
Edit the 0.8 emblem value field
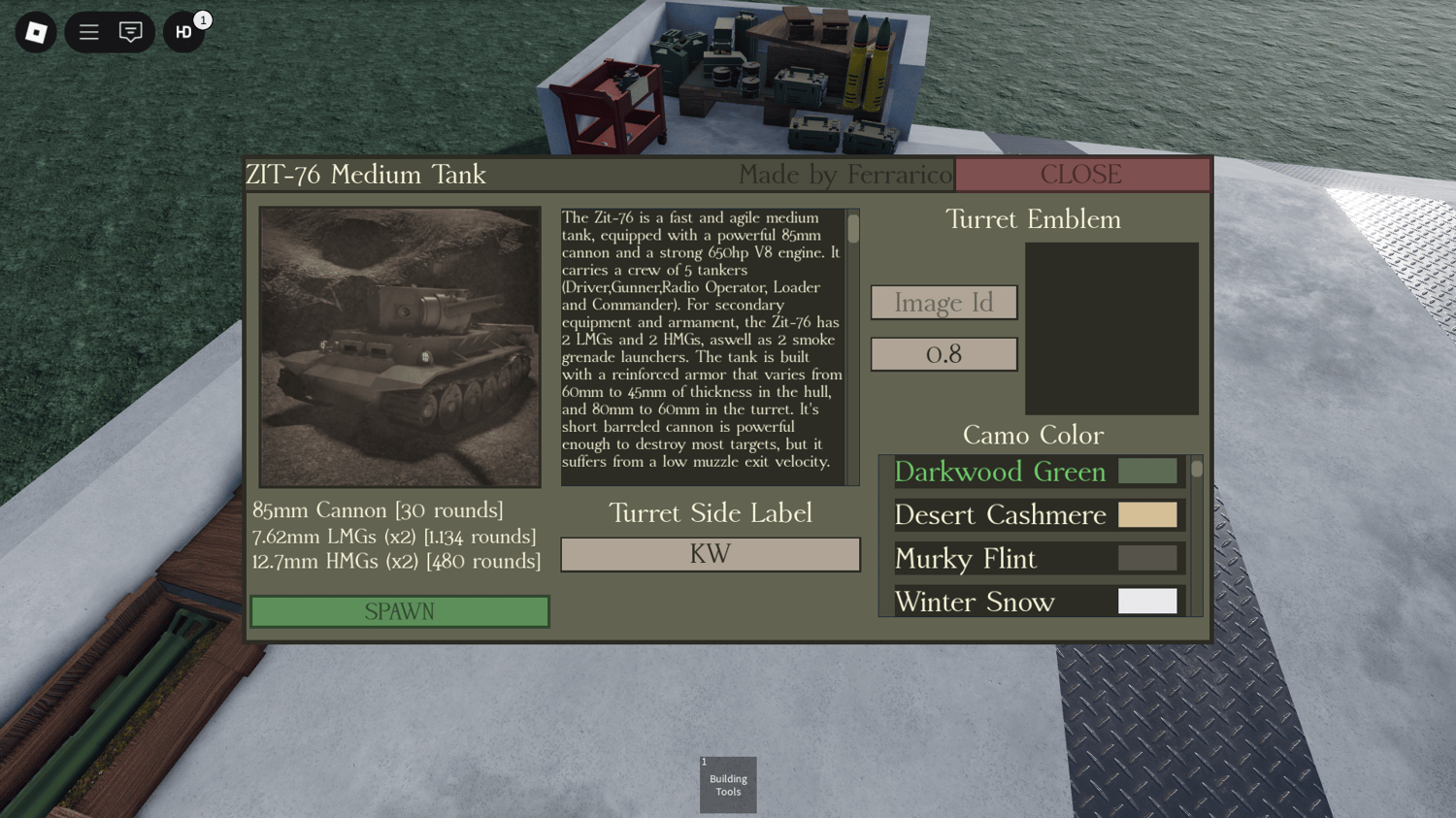coord(943,354)
